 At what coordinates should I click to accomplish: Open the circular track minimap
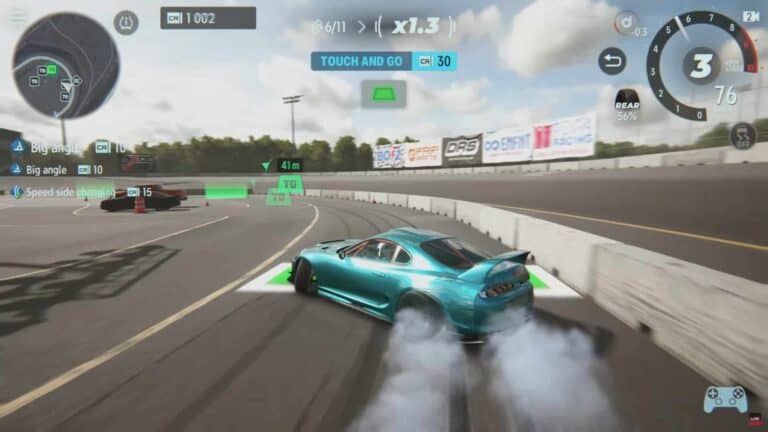tap(65, 65)
